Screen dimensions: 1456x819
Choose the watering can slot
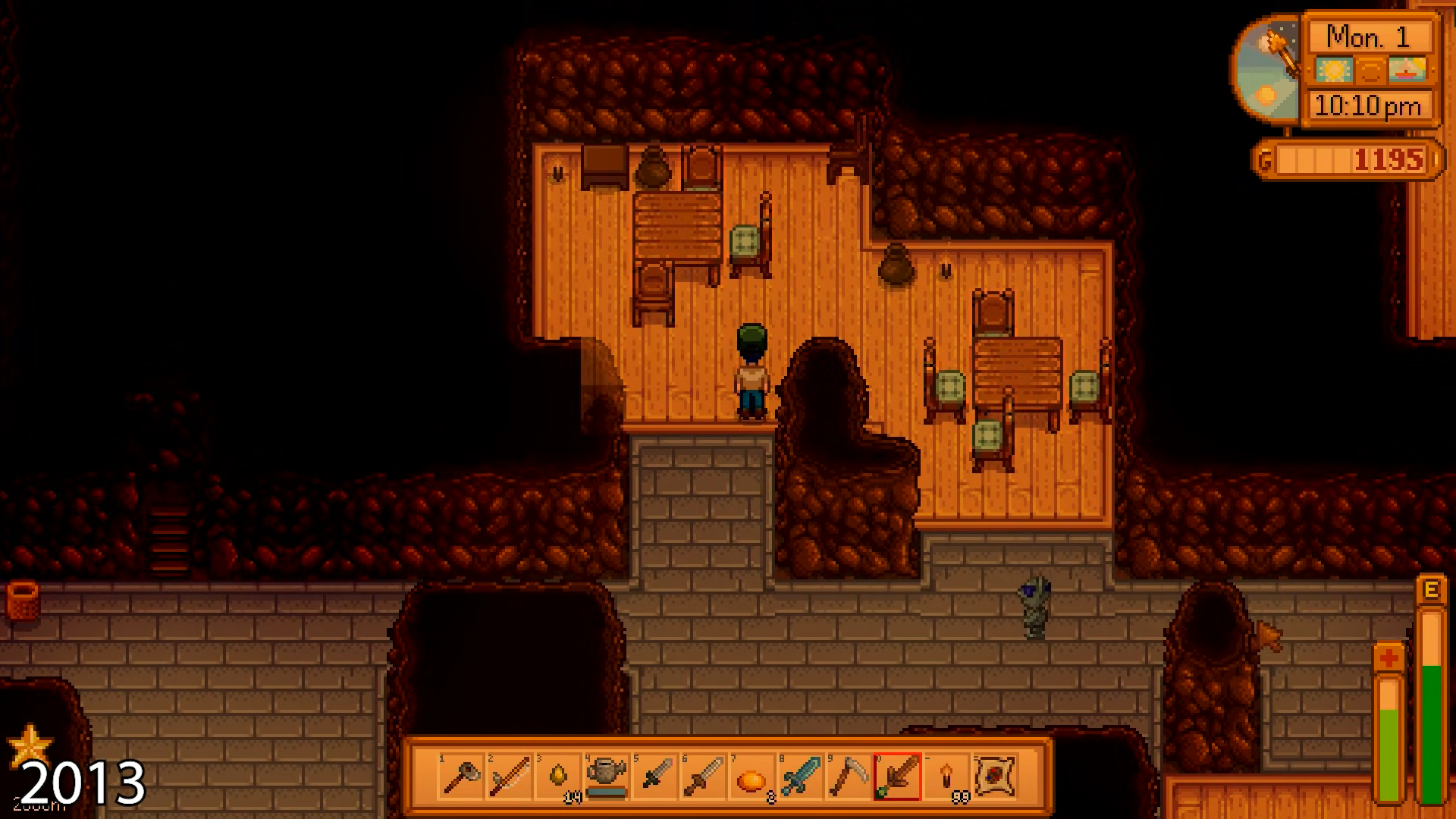point(607,777)
